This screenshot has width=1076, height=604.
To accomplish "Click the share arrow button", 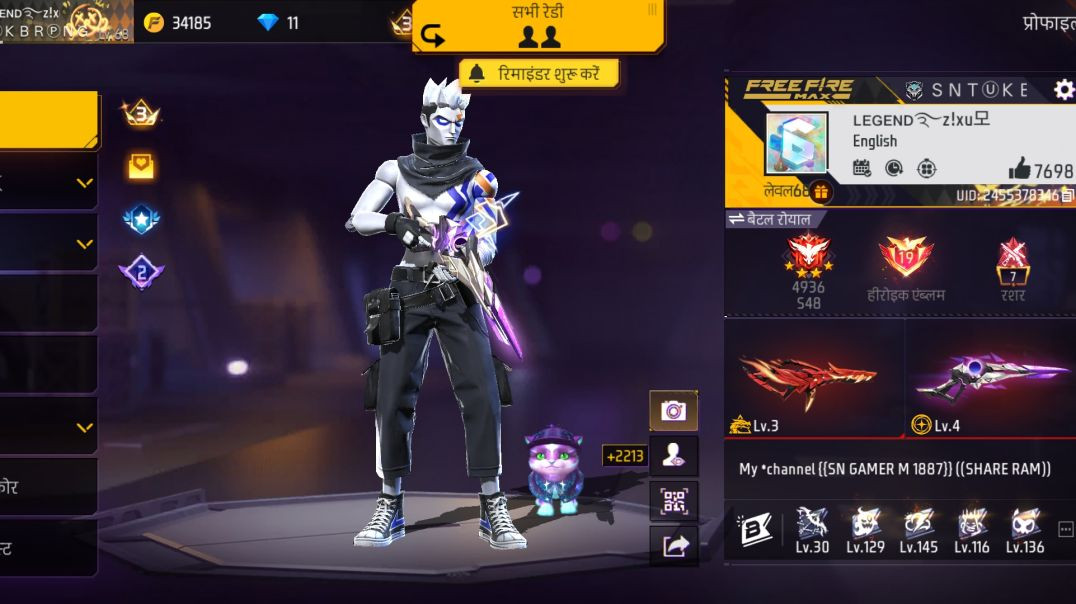I will [x=675, y=546].
